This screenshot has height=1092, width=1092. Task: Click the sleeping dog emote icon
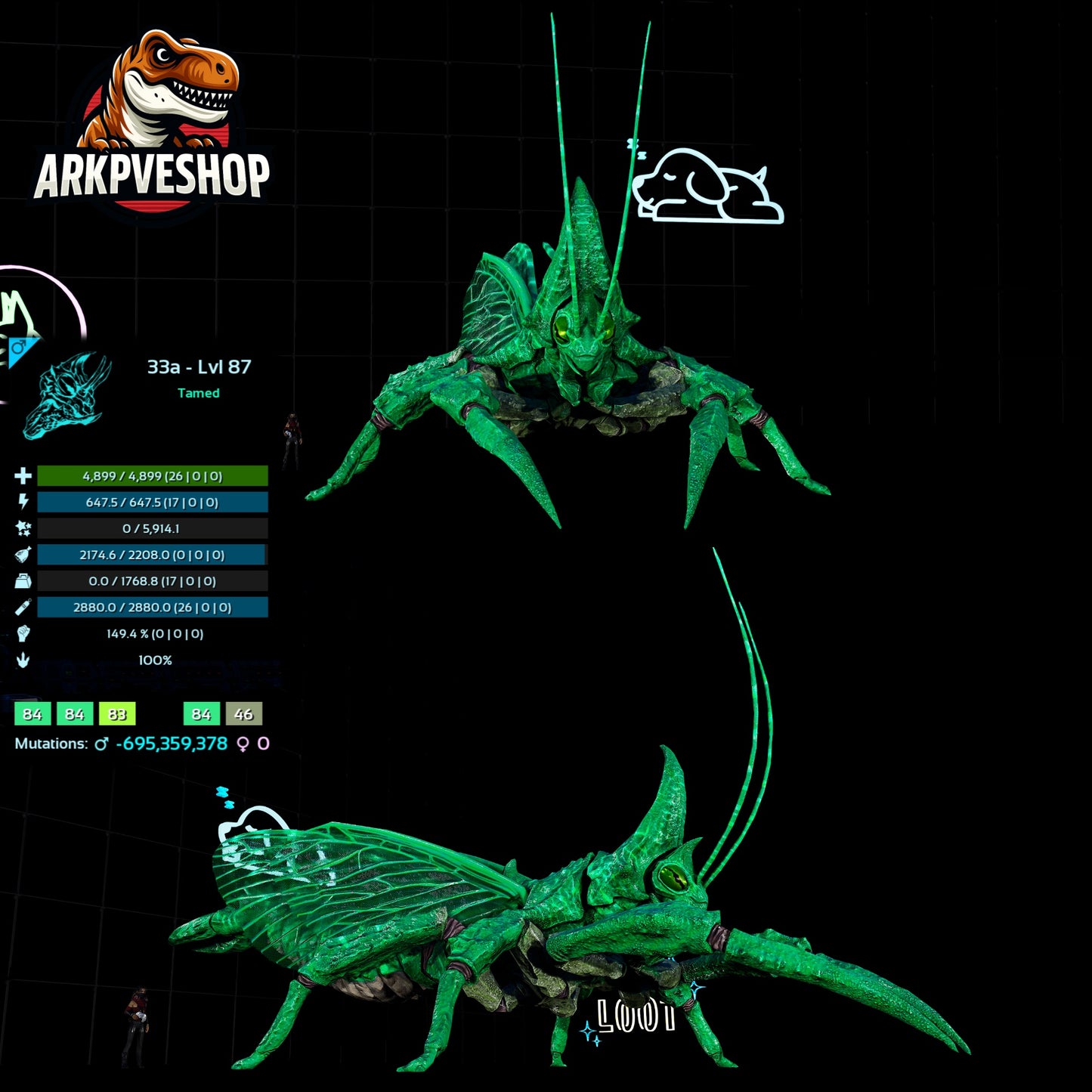point(707,184)
